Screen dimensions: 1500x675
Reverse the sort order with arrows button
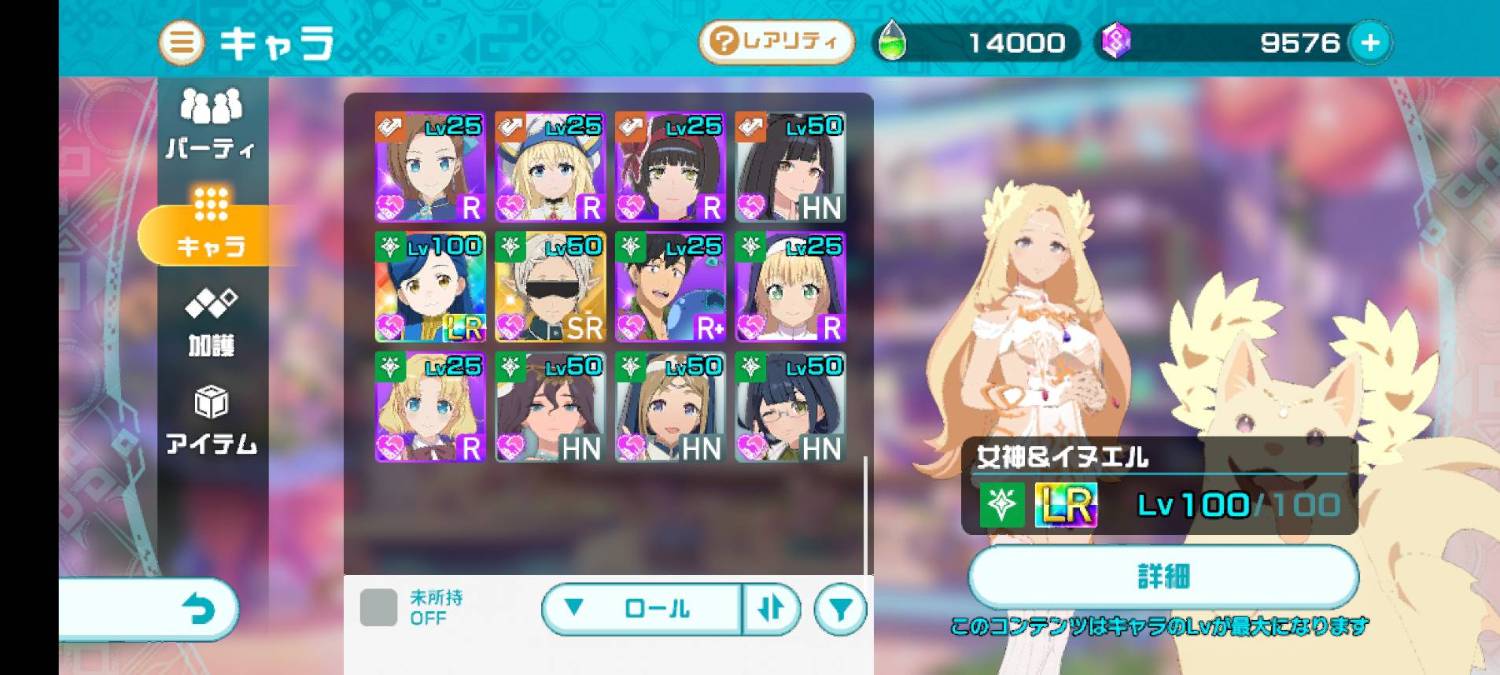(x=770, y=608)
